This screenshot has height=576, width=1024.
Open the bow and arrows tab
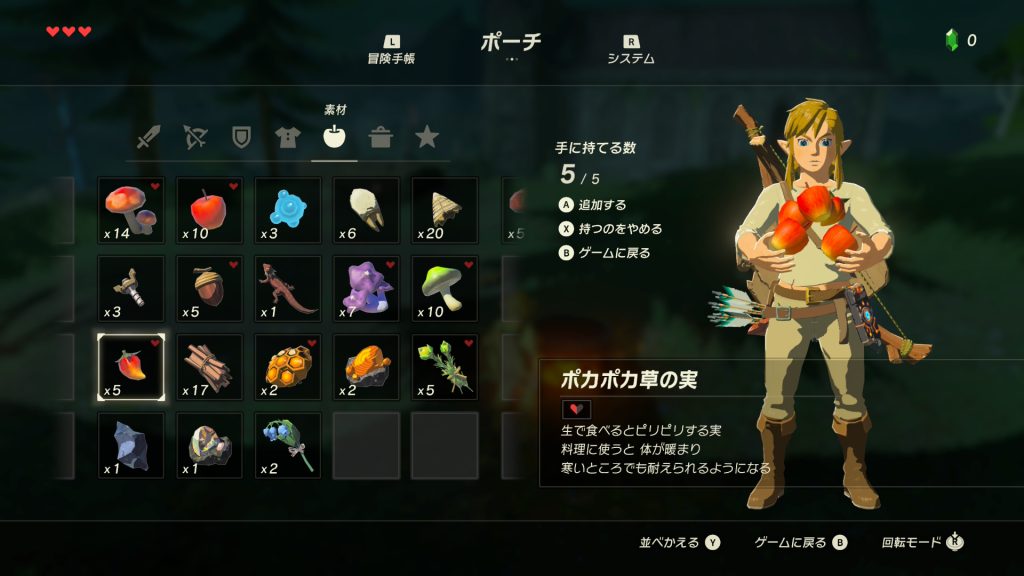point(195,137)
